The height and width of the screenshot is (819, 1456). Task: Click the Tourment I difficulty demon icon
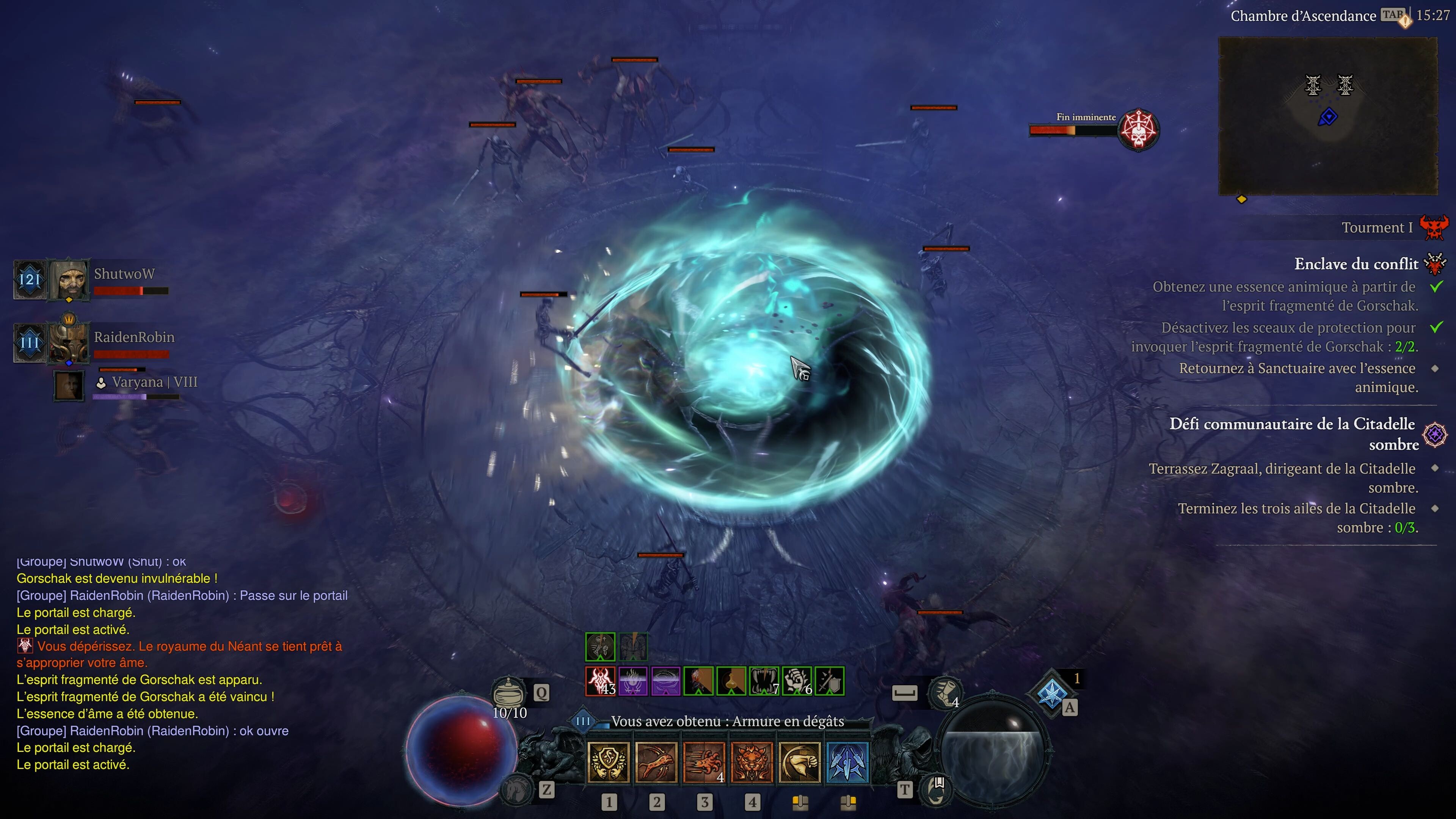[x=1434, y=227]
